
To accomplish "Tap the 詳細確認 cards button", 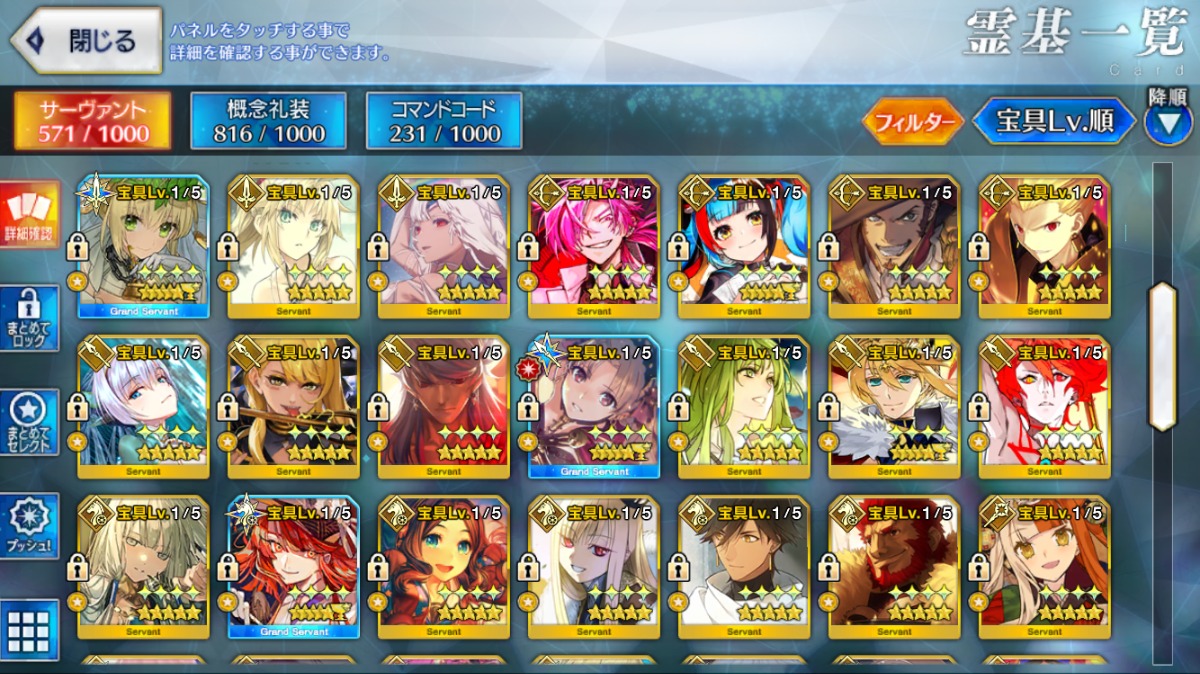I will 30,216.
